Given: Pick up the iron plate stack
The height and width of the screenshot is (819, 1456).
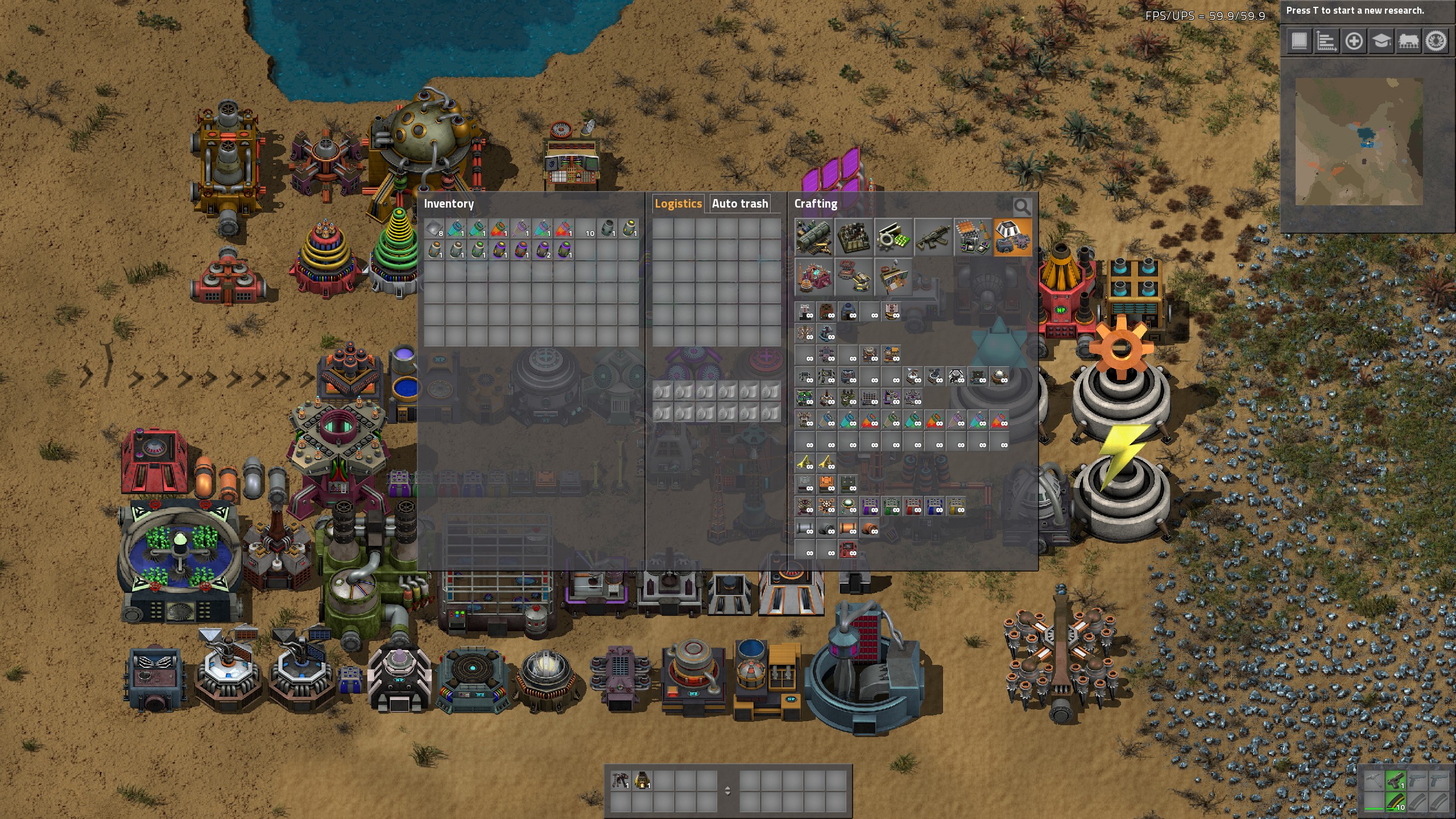Looking at the screenshot, I should click(435, 229).
